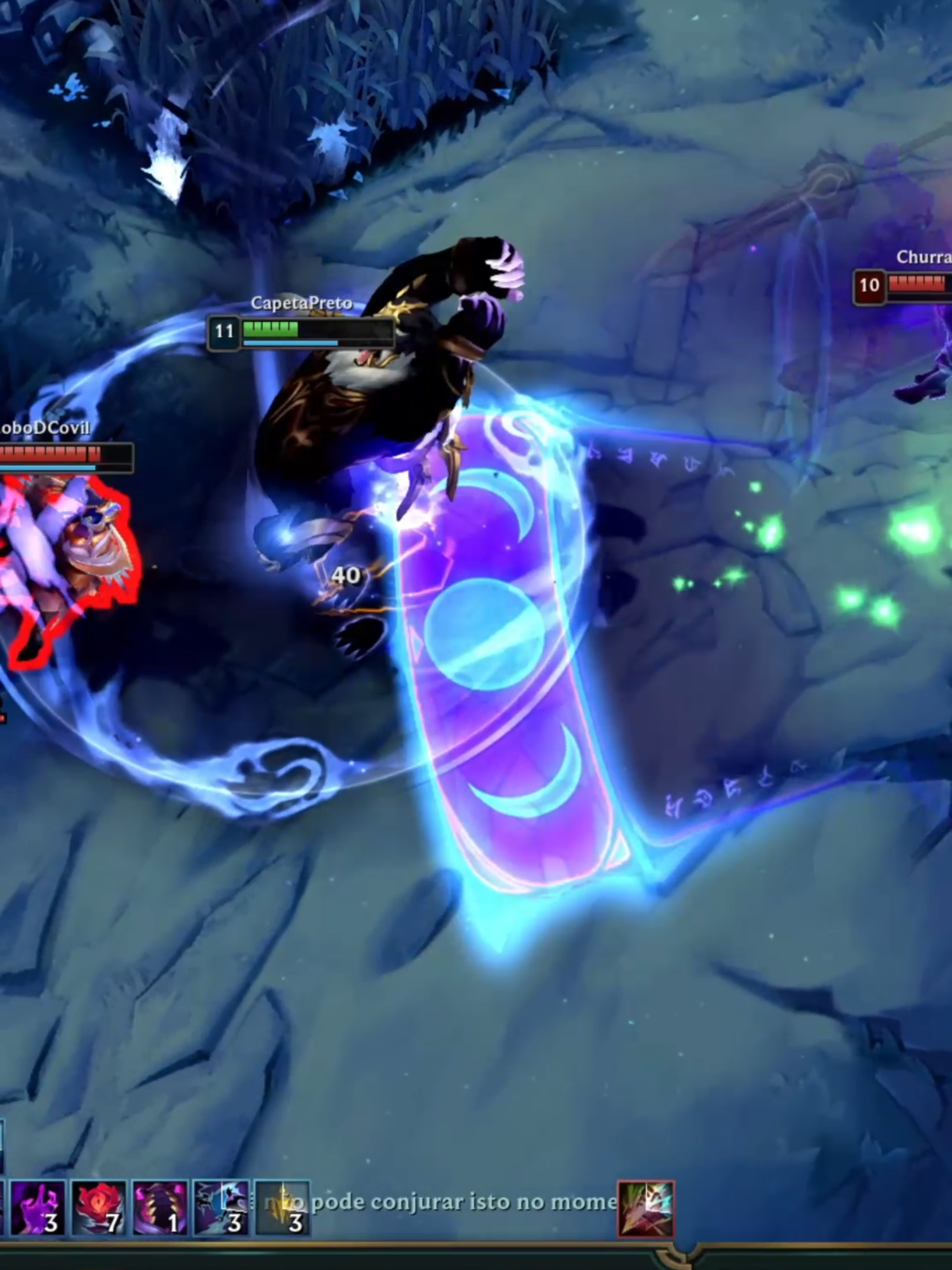952x1270 pixels.
Task: Expand CapetaPreto's nameplate details
Action: pos(301,303)
